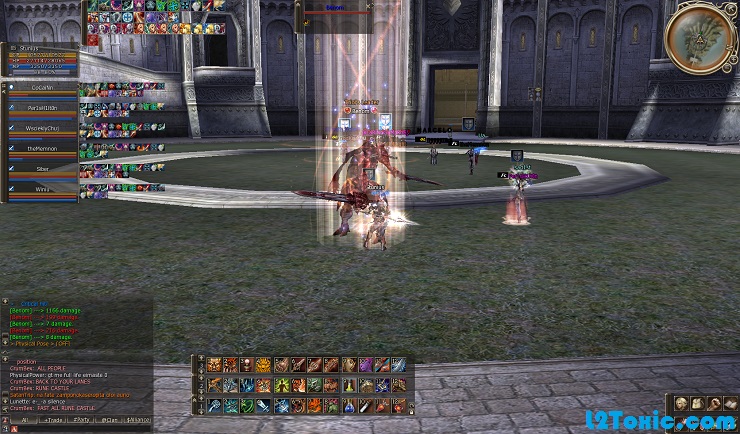Select party member CoCaiNn
This screenshot has height=434, width=740.
(x=41, y=87)
